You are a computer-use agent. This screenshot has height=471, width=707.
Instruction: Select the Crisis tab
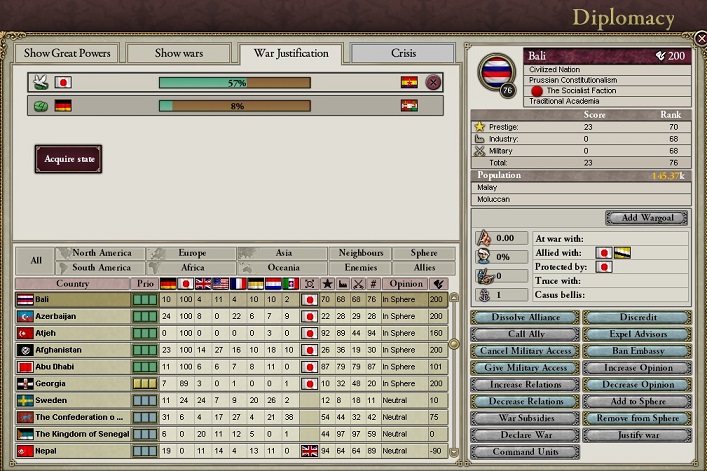tap(403, 53)
